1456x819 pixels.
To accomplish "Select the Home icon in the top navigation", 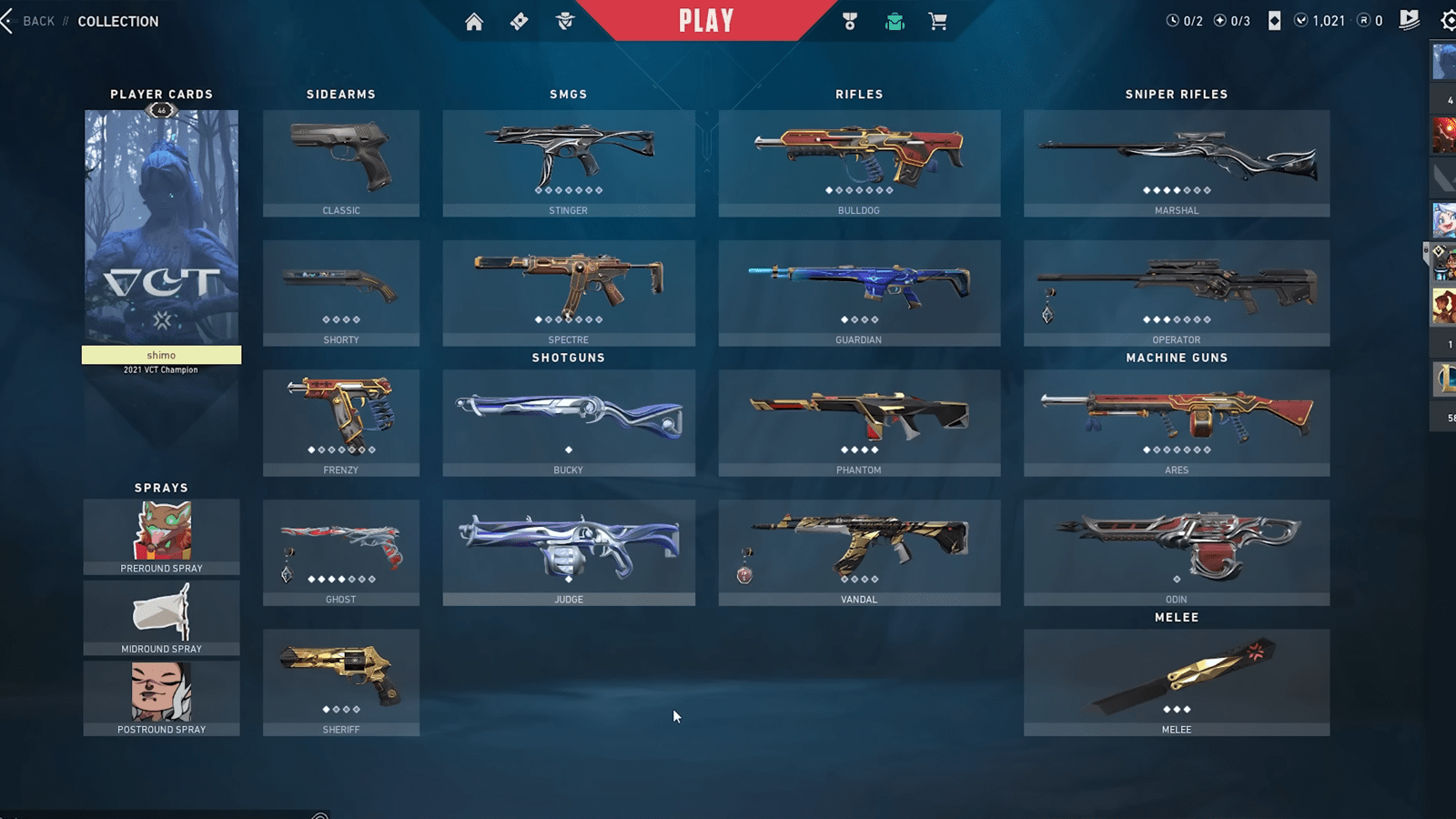I will pyautogui.click(x=474, y=21).
